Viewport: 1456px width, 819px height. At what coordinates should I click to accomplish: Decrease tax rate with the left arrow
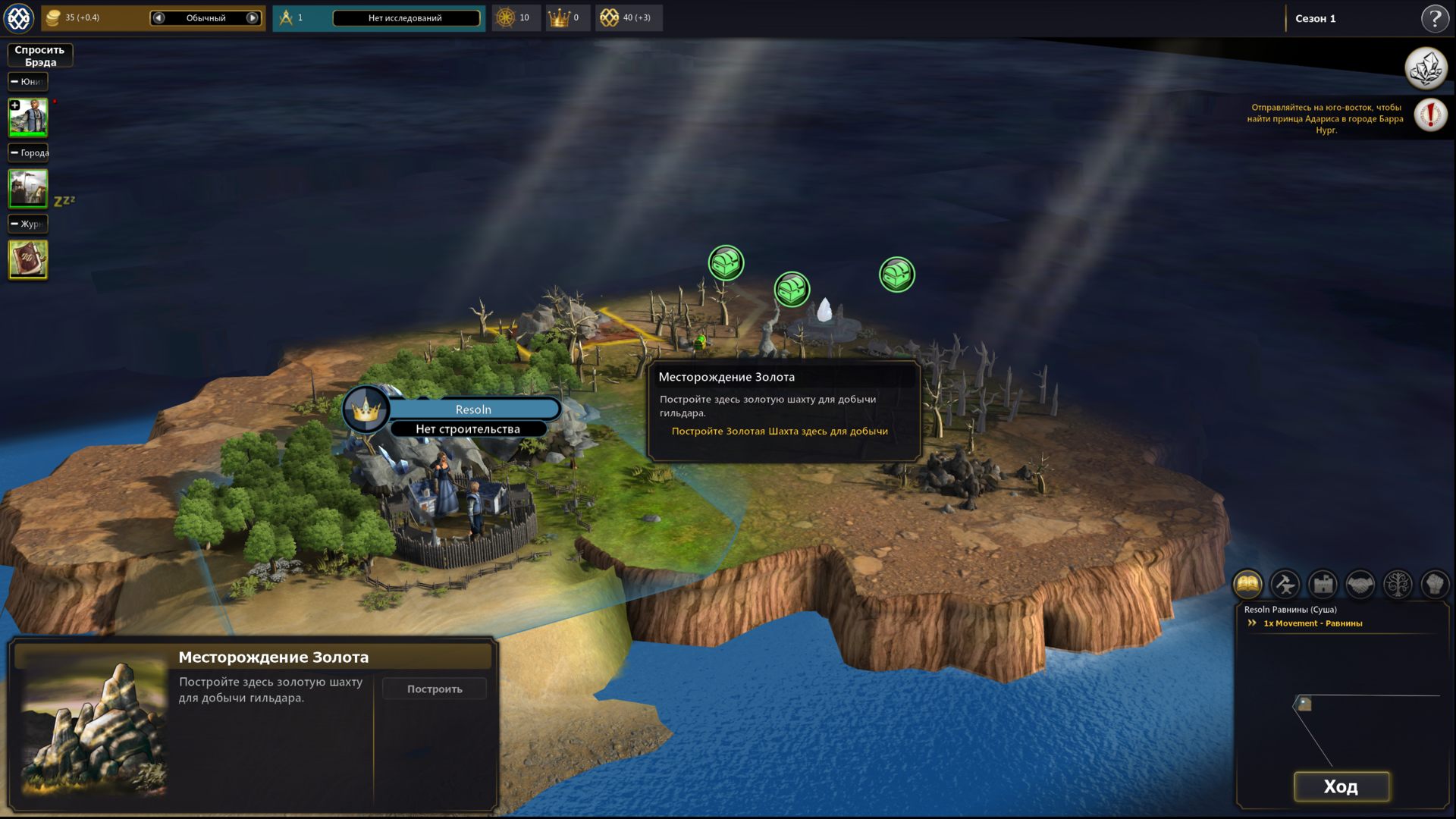(x=158, y=18)
